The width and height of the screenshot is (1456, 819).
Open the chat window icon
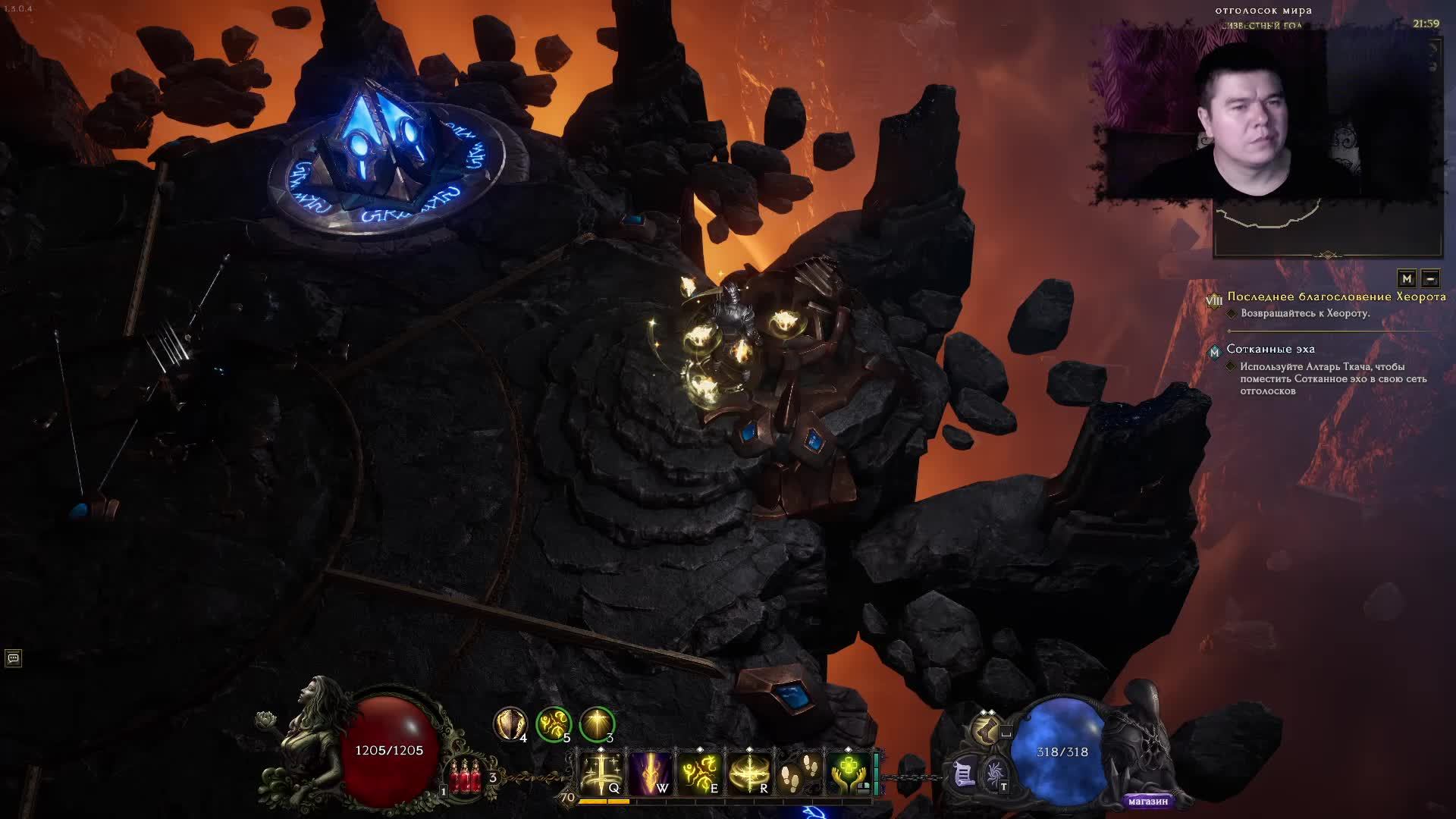pos(13,658)
